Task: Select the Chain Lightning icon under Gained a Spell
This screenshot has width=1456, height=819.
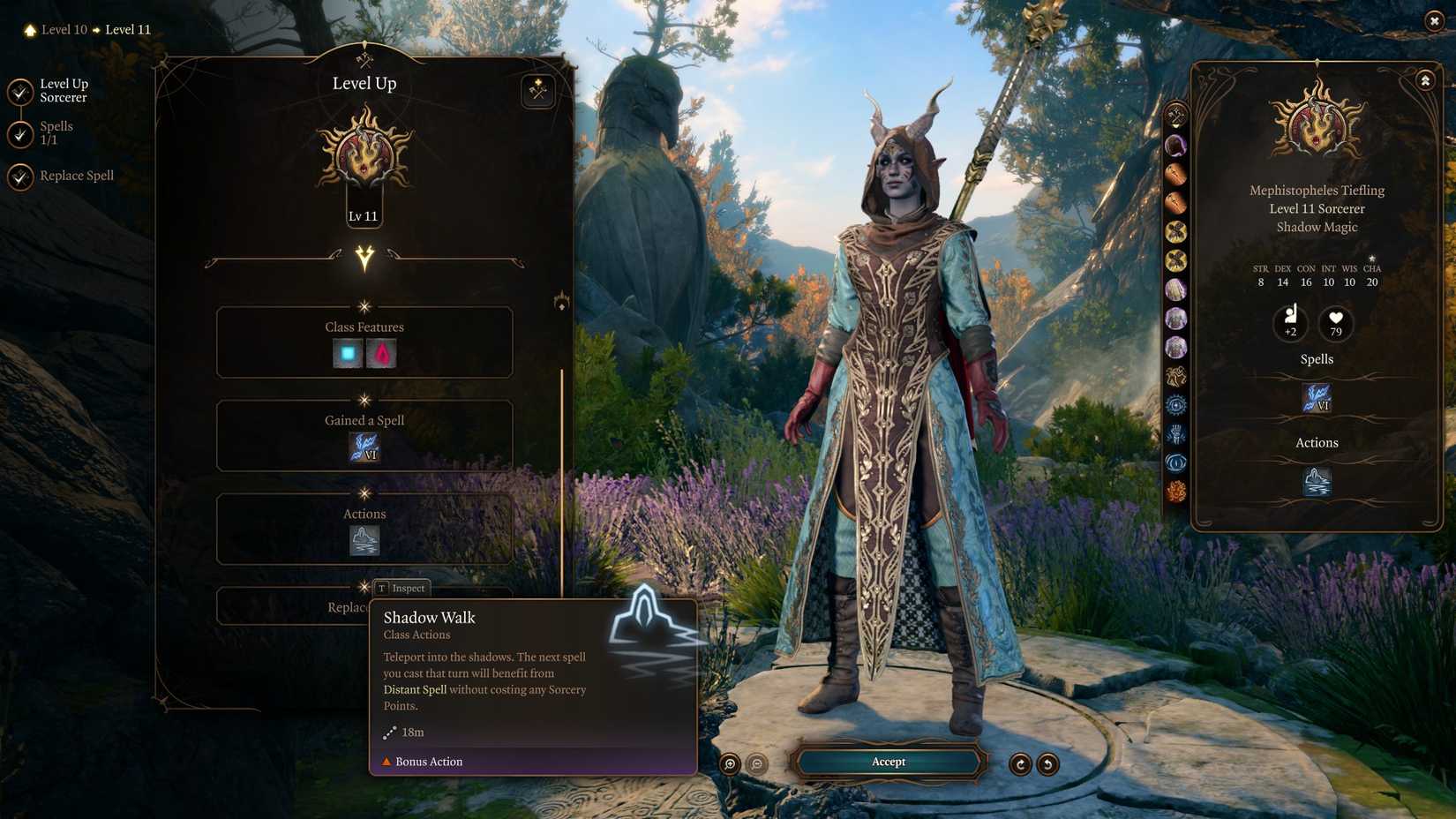Action: pos(364,448)
